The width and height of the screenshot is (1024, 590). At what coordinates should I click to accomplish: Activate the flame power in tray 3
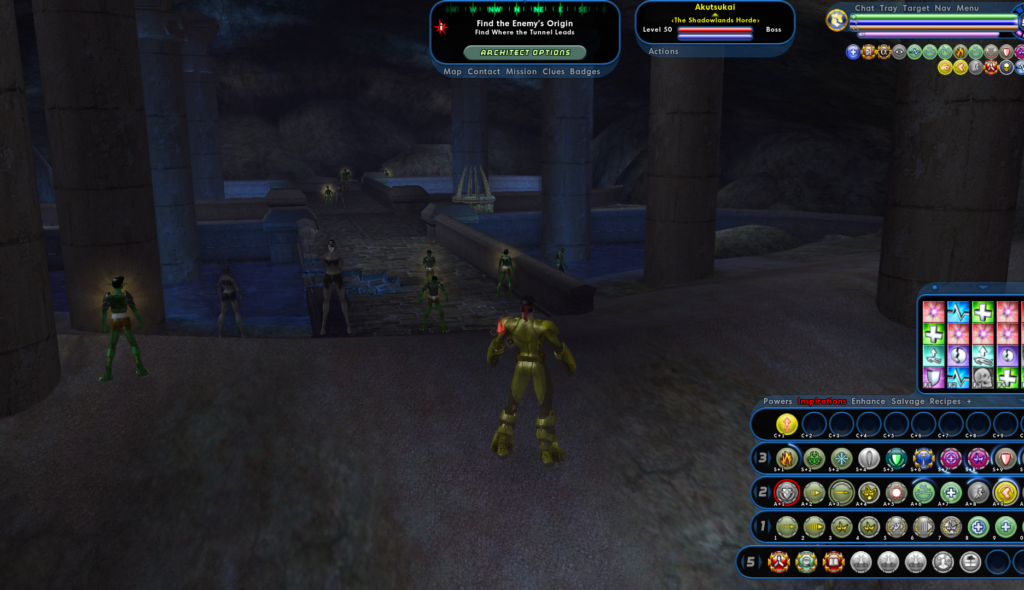[787, 458]
